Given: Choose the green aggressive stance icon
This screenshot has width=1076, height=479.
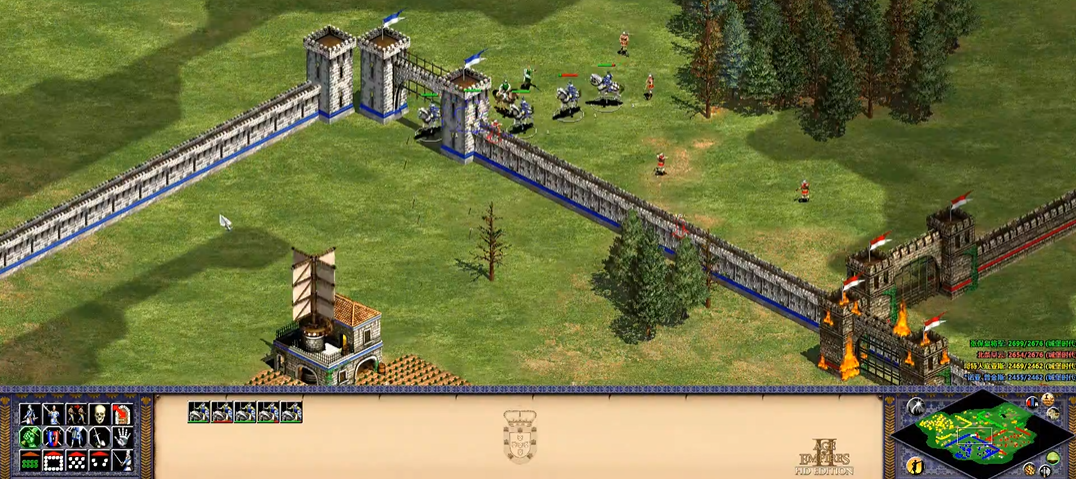Looking at the screenshot, I should coord(30,438).
